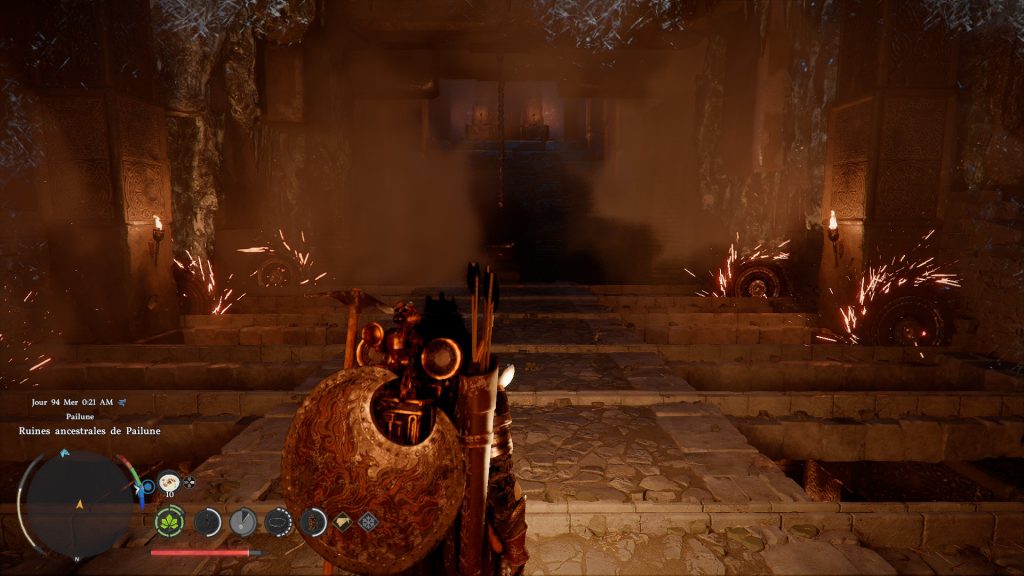Select the dashed oval ring ability icon
Screen dimensions: 1024x576
(277, 521)
